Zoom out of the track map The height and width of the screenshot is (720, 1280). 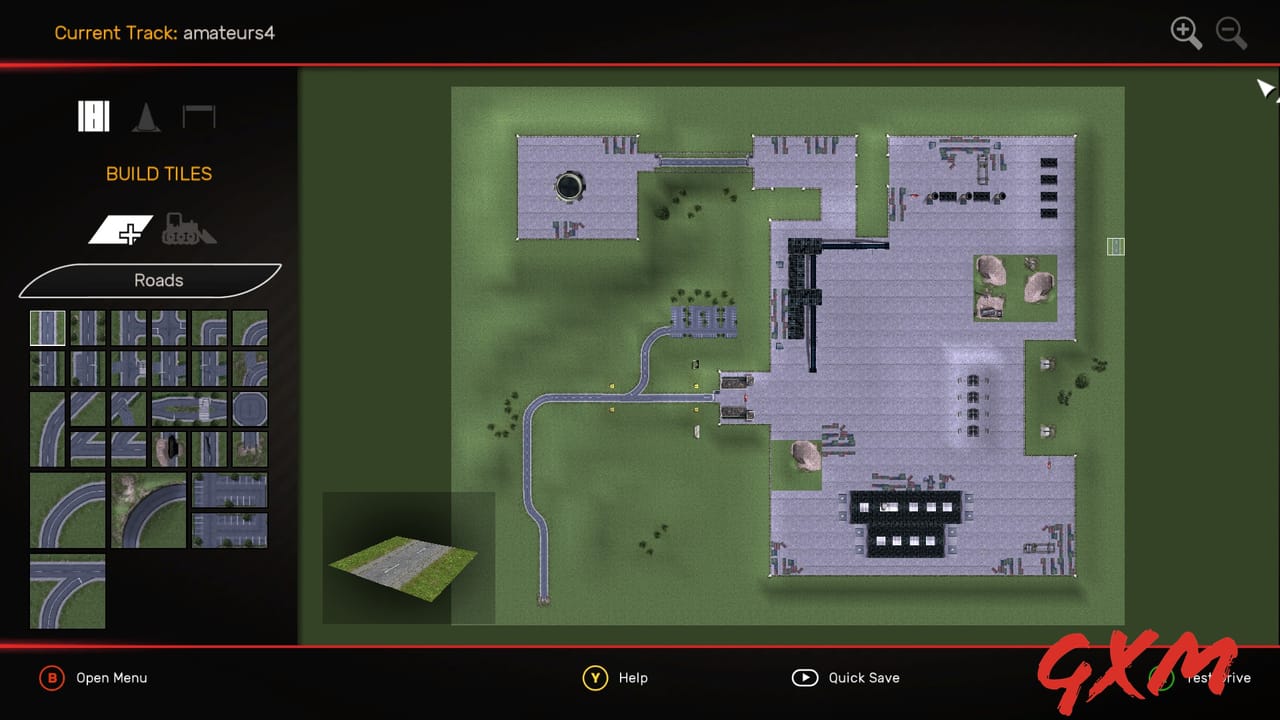[x=1231, y=33]
